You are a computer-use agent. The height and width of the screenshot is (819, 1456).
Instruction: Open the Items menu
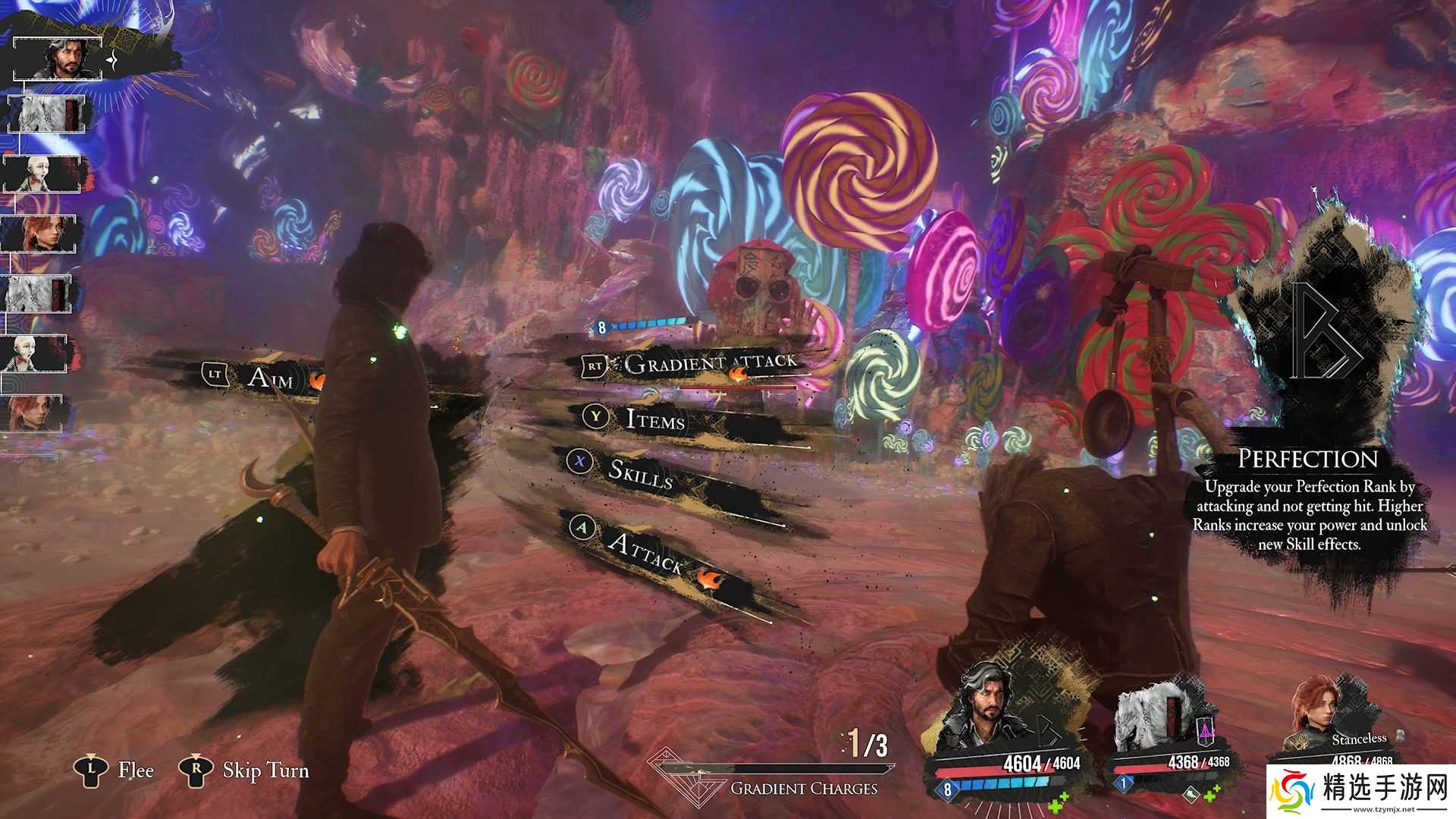point(655,419)
